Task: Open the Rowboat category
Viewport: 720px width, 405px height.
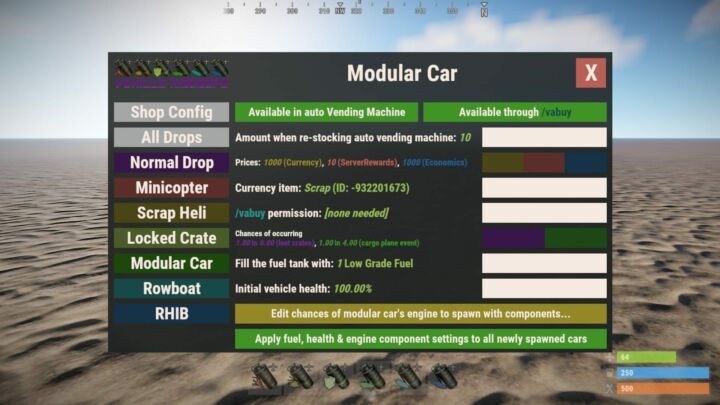Action: (171, 288)
